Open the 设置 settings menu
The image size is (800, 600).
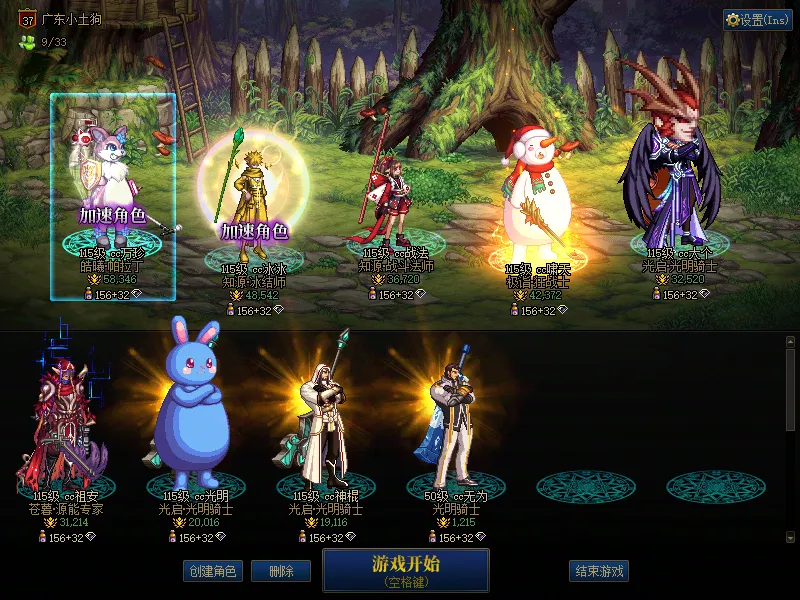(x=758, y=20)
